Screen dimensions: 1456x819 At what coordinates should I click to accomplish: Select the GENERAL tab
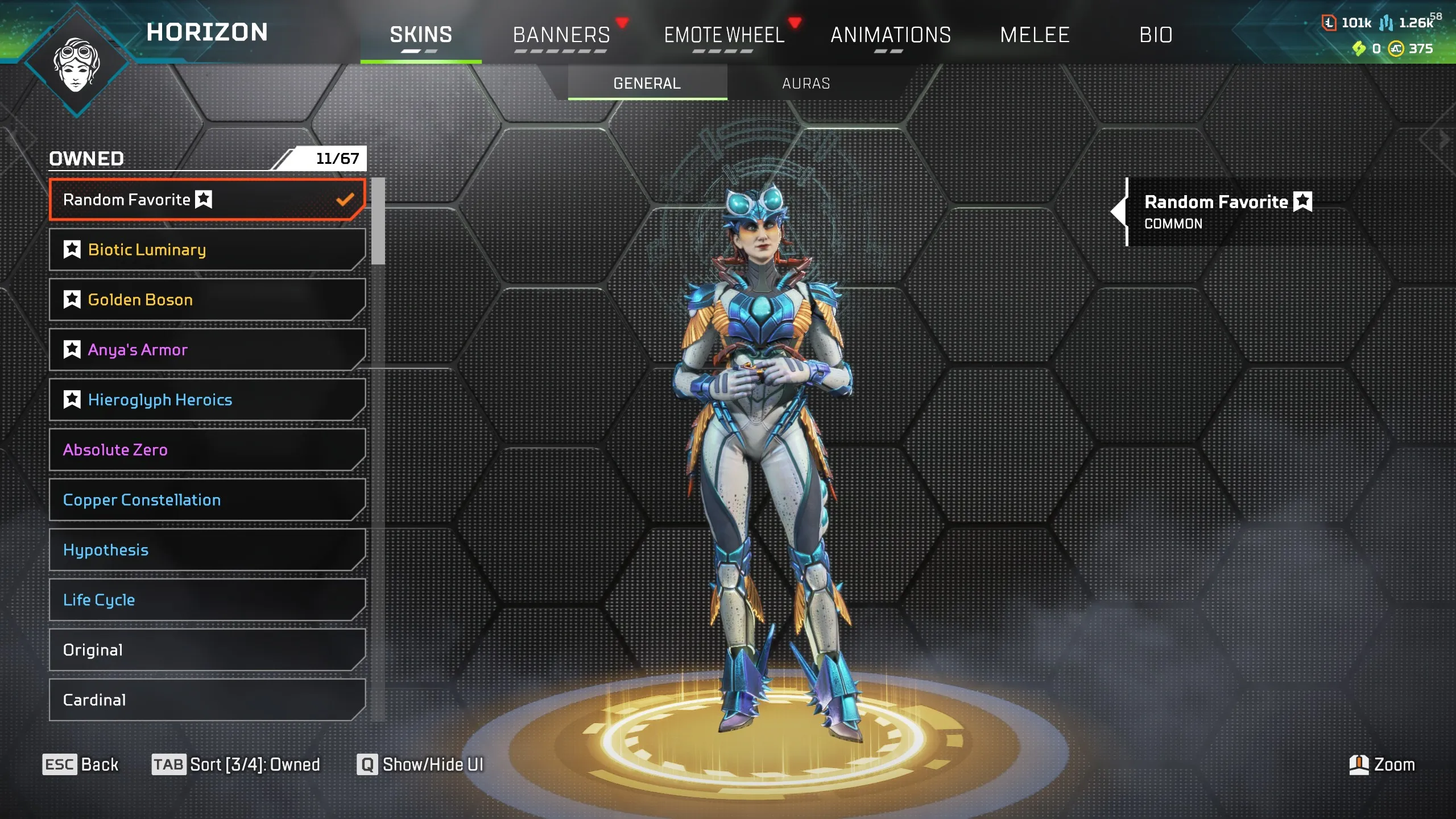[x=646, y=83]
